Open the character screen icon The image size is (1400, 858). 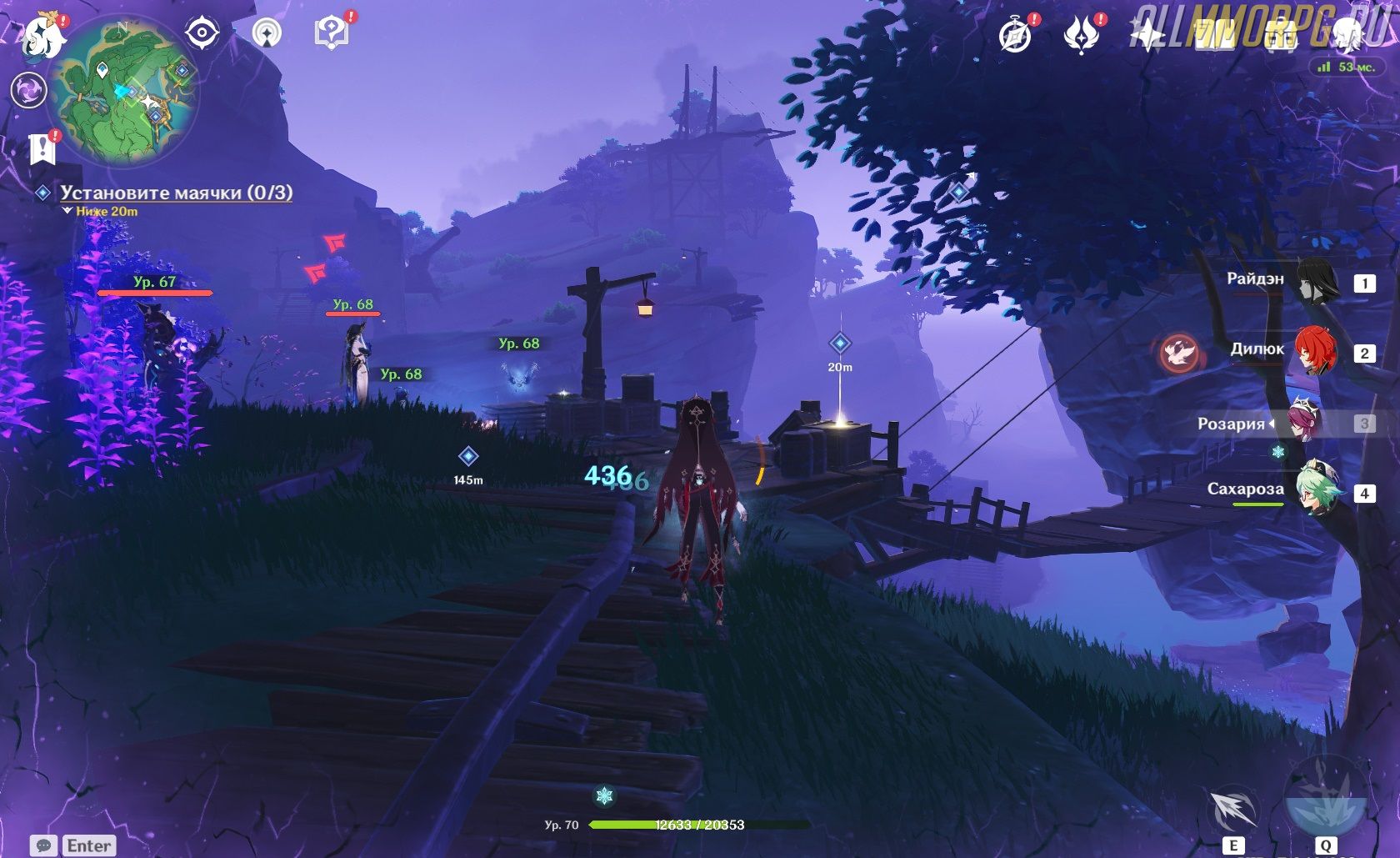point(1347,36)
